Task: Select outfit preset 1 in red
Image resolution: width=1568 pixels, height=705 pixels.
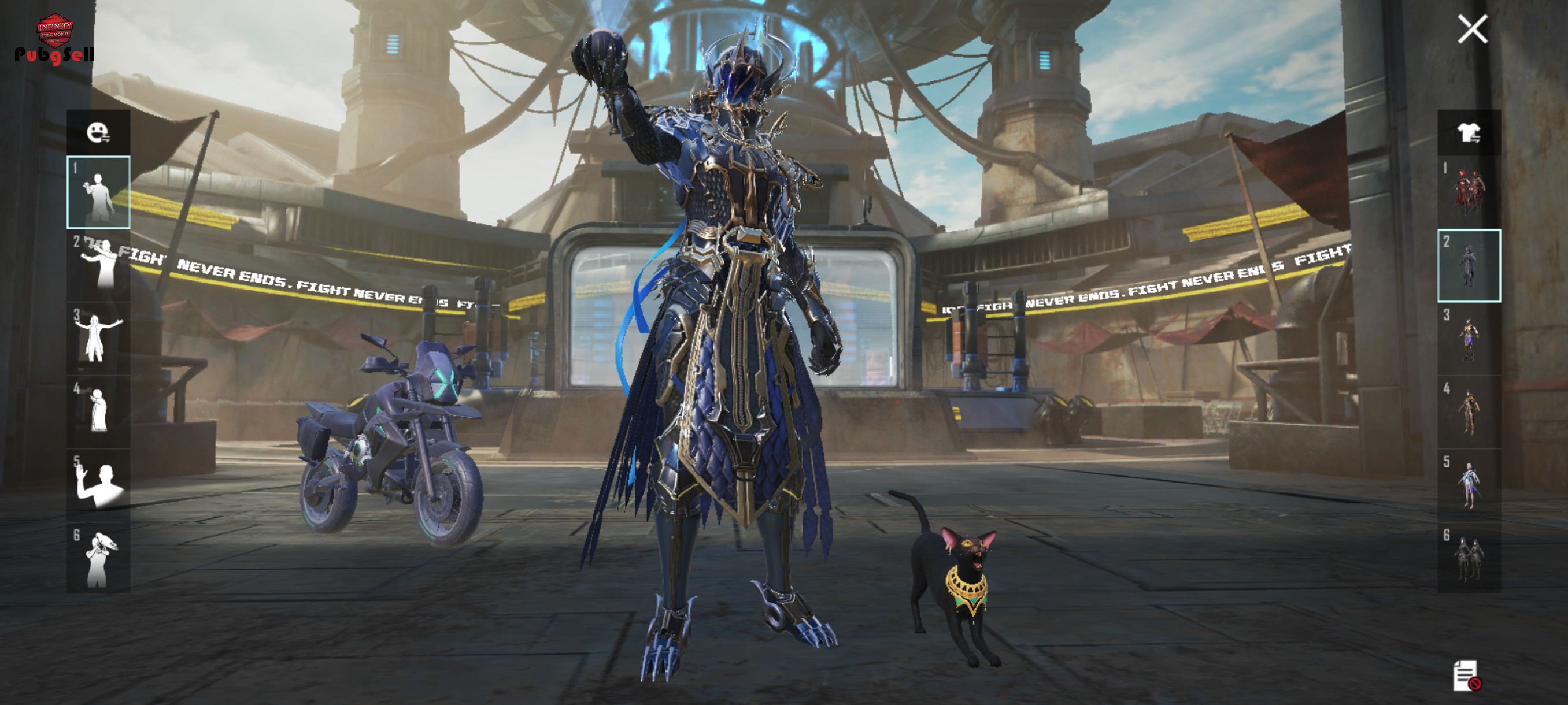Action: (x=1468, y=192)
